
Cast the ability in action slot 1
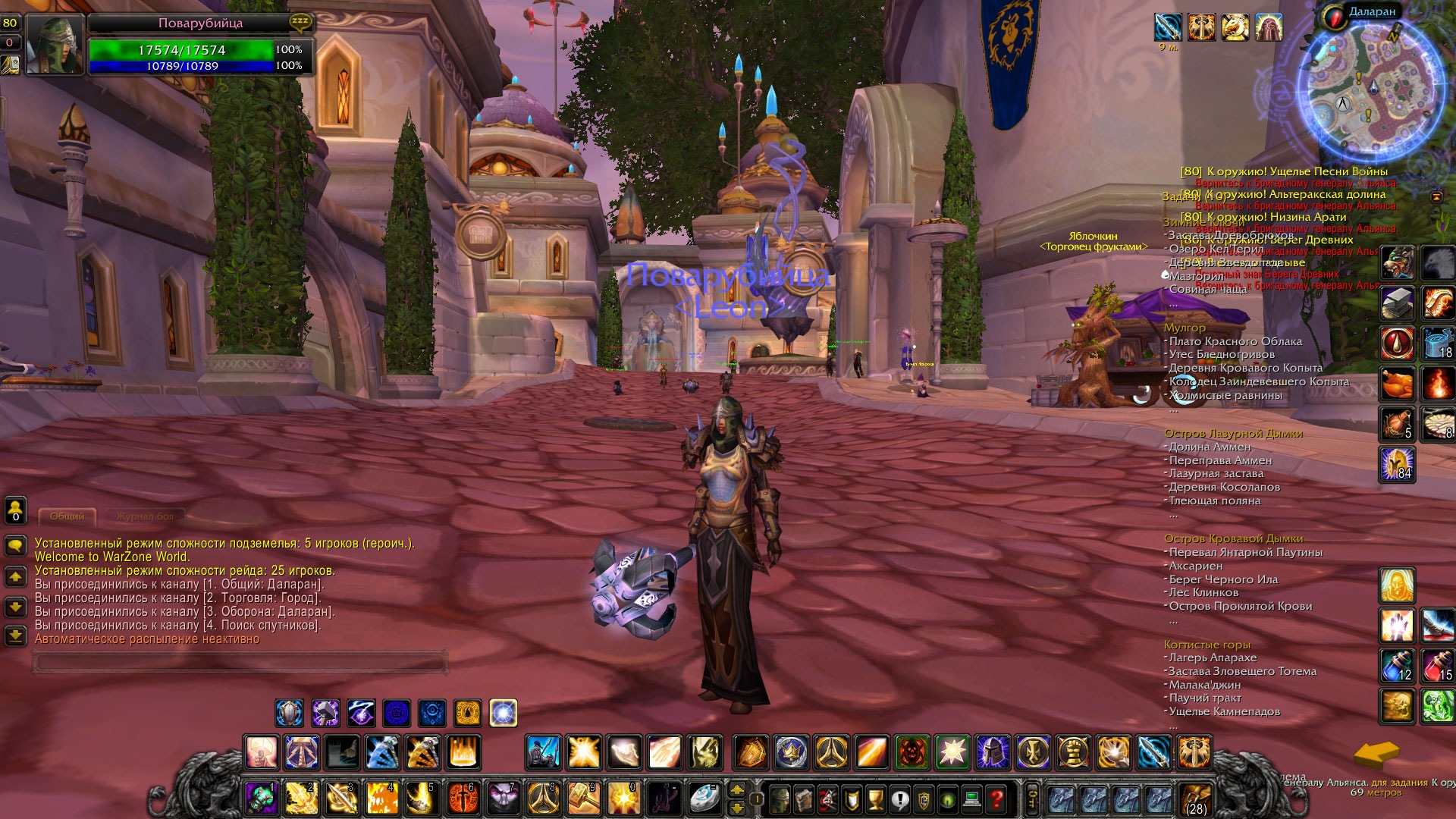point(262,798)
